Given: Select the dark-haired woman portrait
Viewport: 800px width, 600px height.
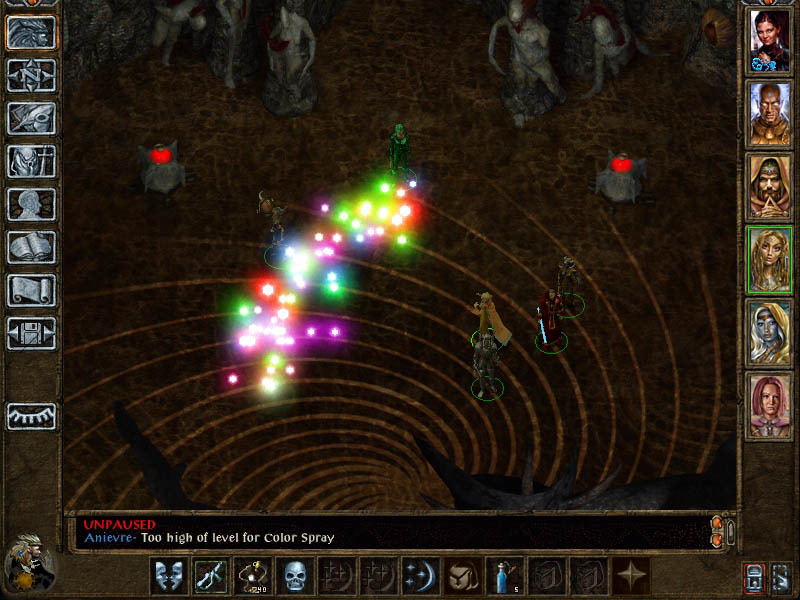Looking at the screenshot, I should tap(770, 41).
